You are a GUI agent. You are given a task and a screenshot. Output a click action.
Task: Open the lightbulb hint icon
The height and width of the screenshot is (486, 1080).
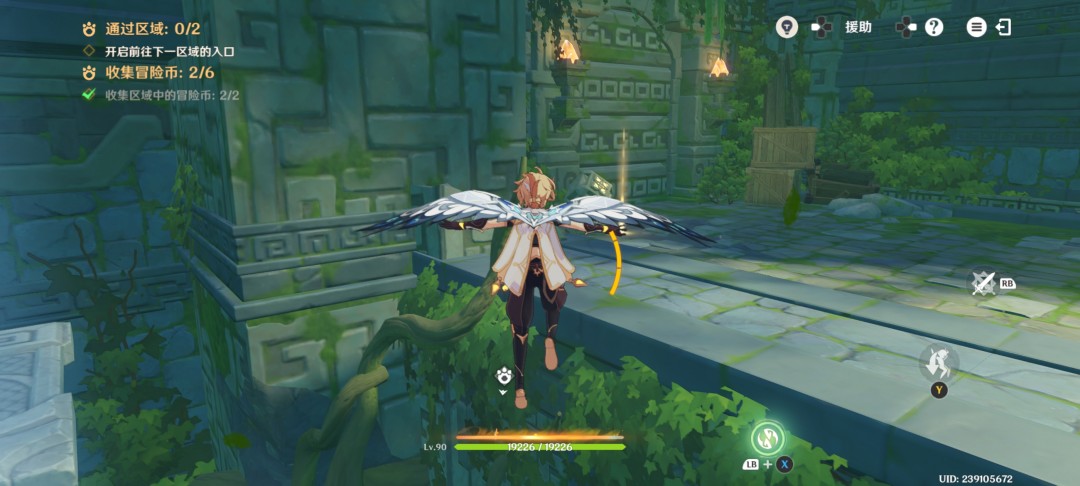pos(786,27)
